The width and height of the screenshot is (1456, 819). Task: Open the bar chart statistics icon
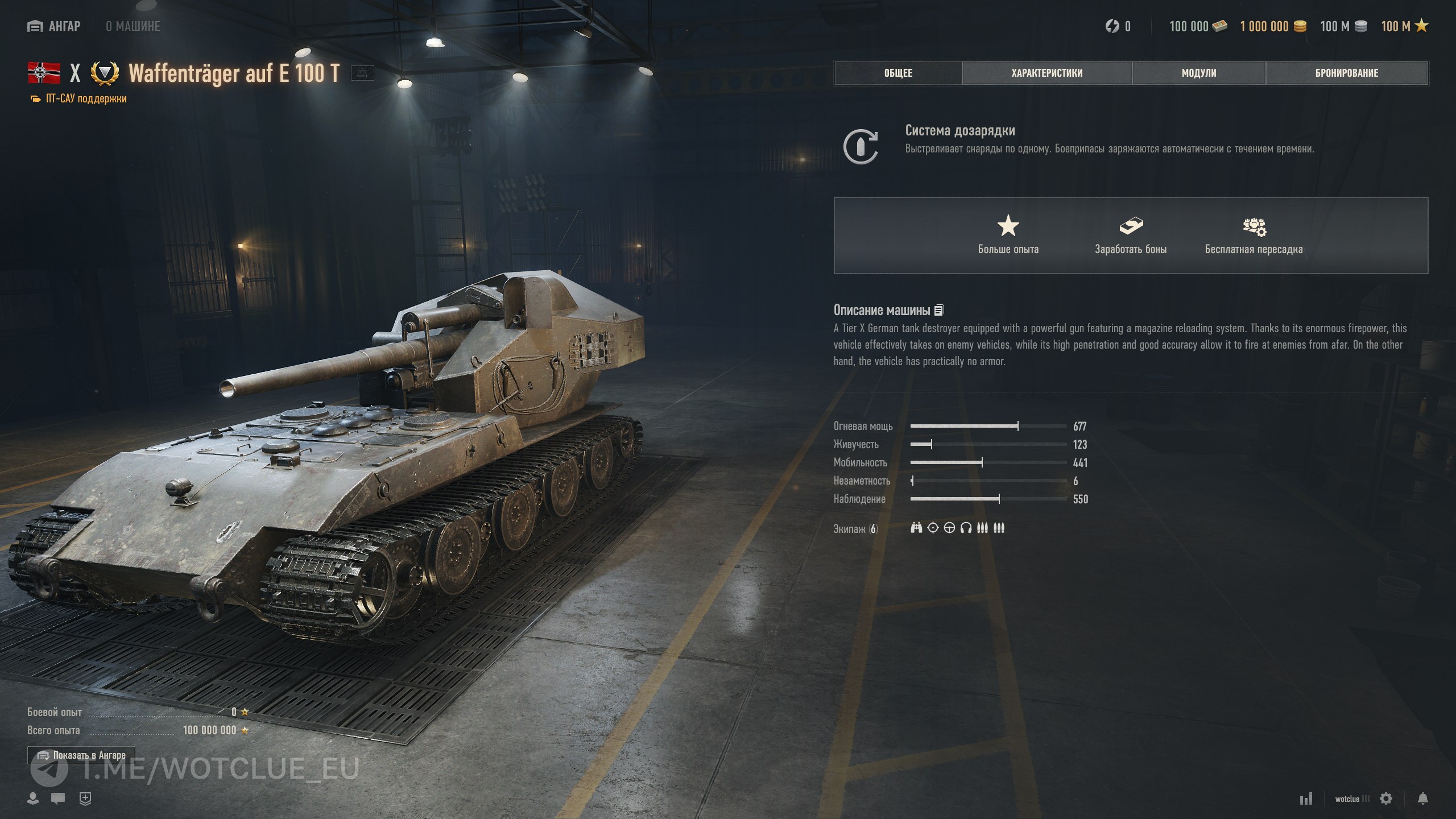point(1306,799)
